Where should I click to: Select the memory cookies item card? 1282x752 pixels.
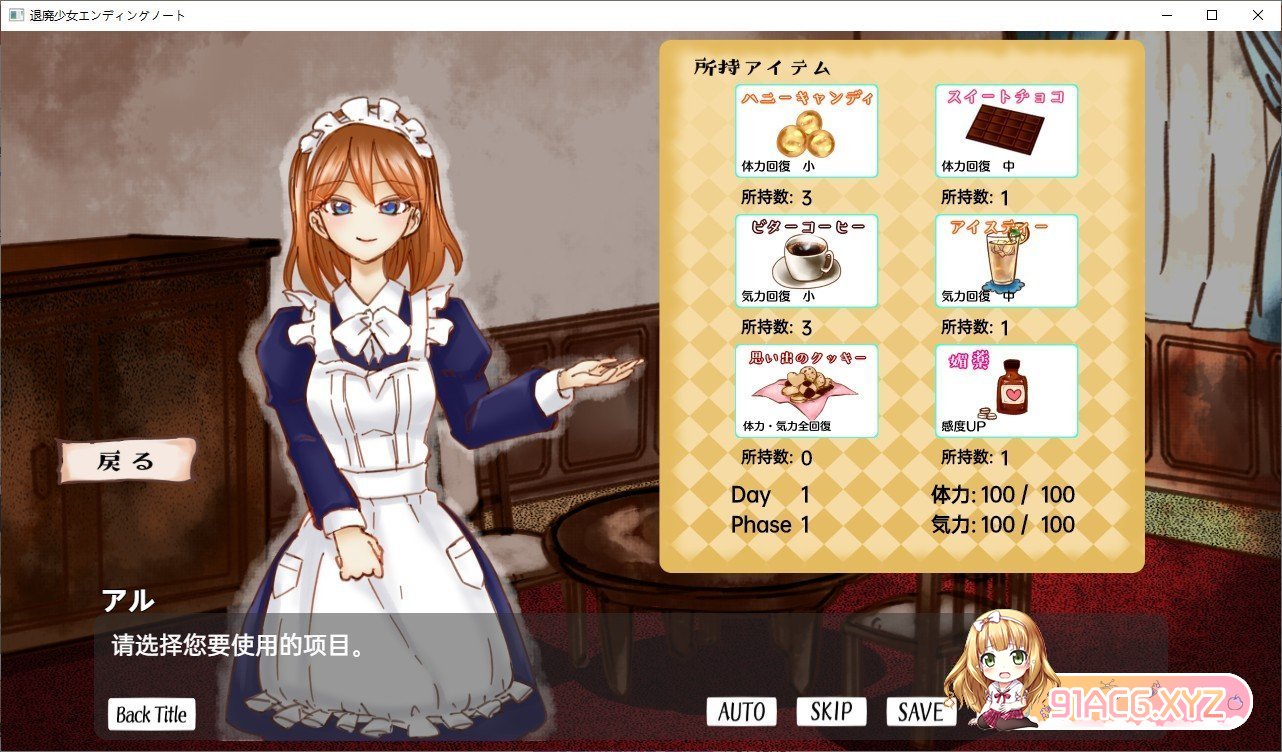(x=806, y=391)
